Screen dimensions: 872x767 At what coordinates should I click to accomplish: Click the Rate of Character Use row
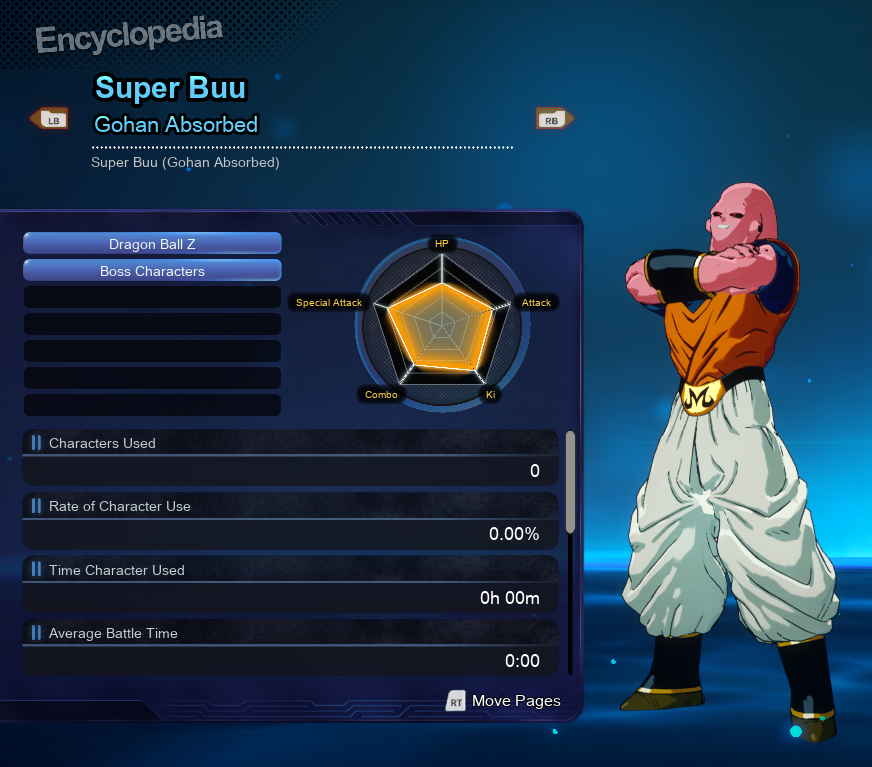point(290,521)
